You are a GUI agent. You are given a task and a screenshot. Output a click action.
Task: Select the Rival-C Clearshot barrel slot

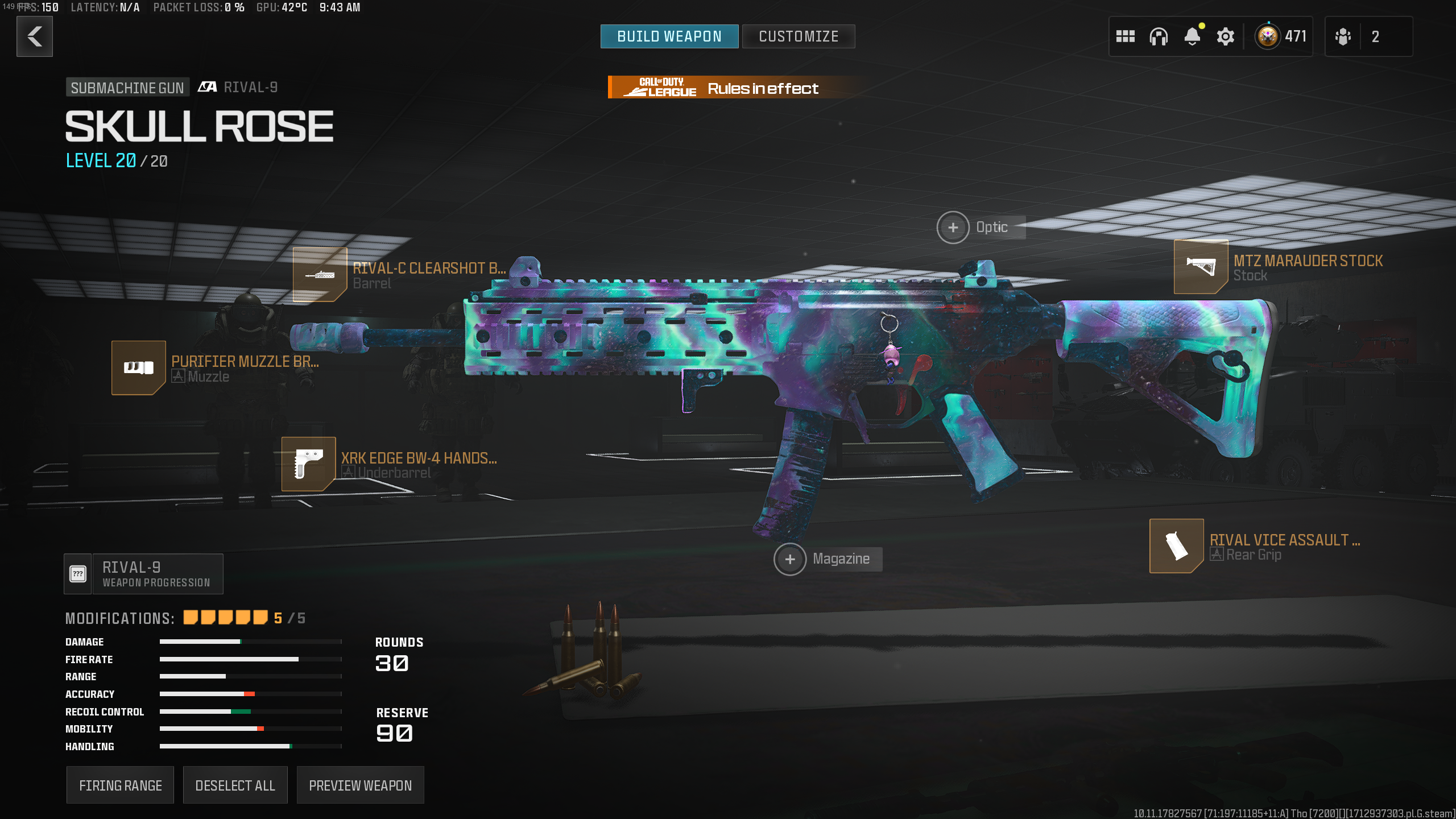tap(320, 275)
